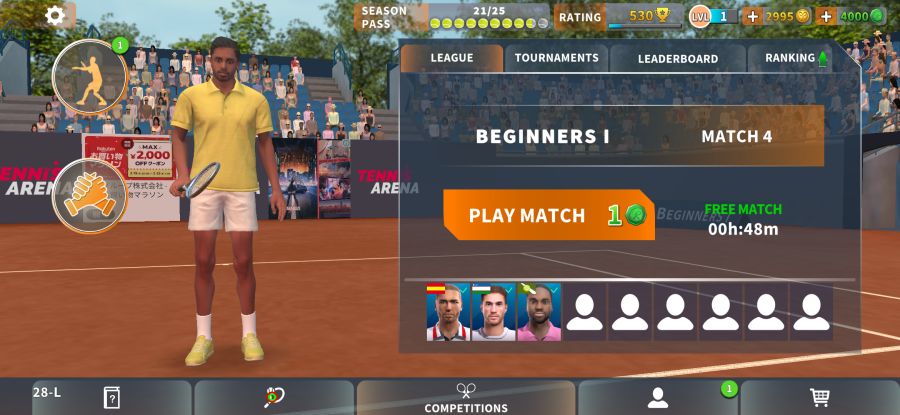Open the tennis player training icon

pos(89,76)
